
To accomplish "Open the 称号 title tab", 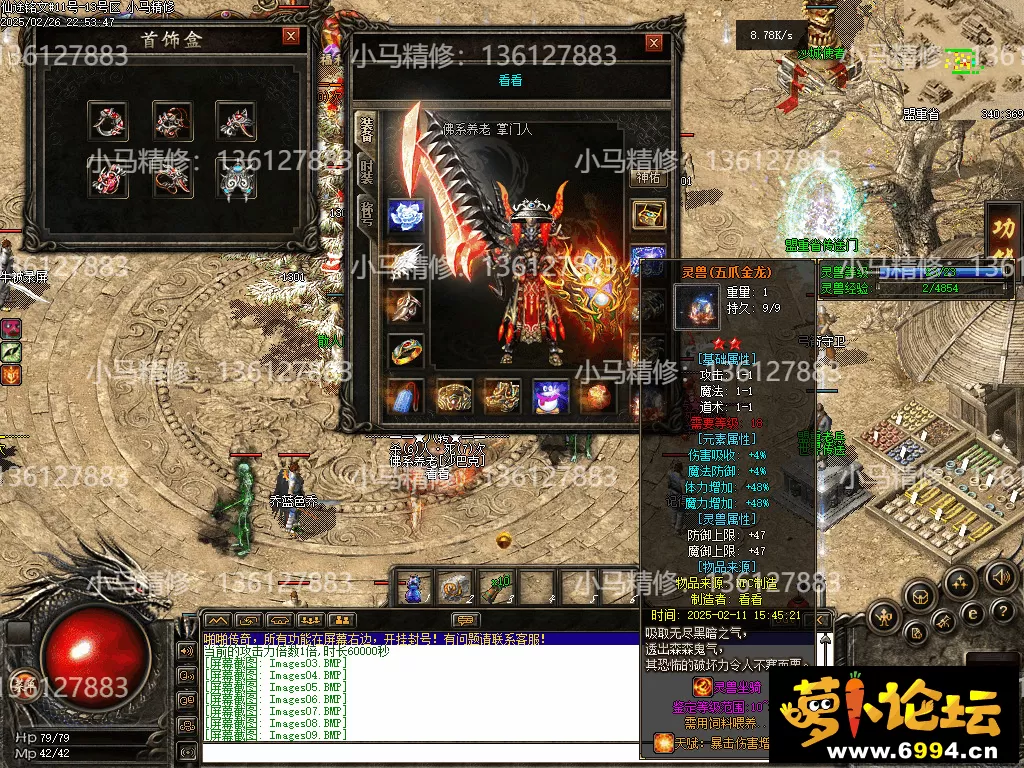I will tap(367, 213).
